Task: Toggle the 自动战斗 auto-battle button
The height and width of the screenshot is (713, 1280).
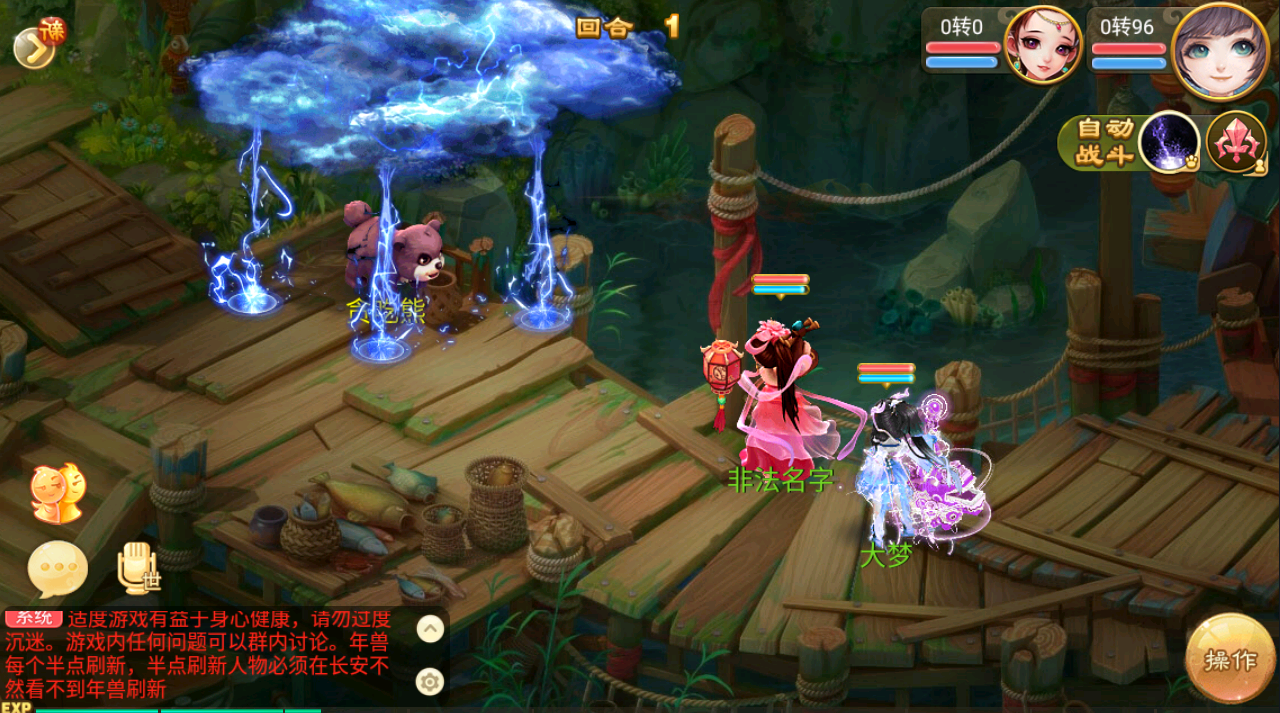Action: point(1104,143)
